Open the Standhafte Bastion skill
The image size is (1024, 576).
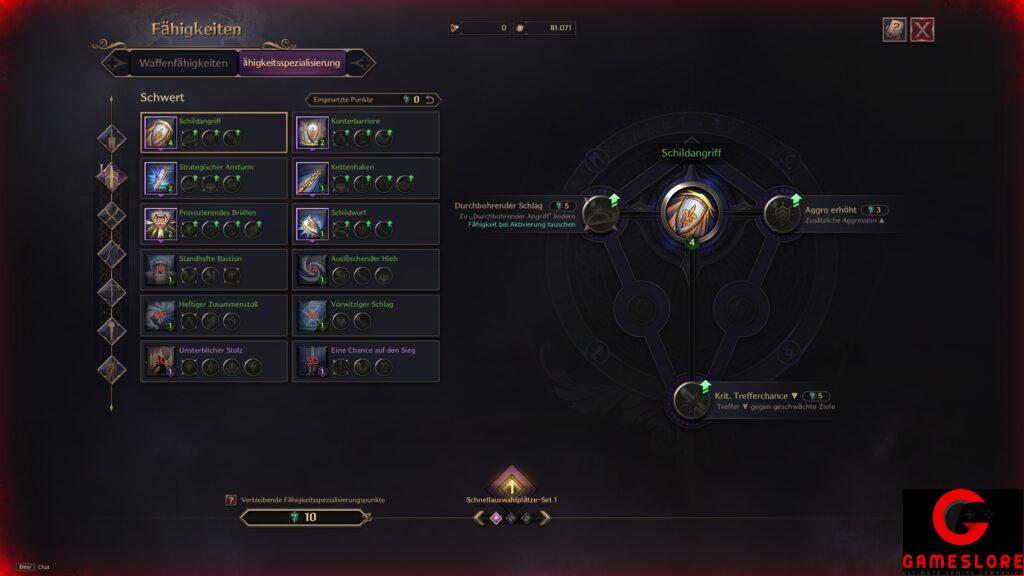(214, 269)
